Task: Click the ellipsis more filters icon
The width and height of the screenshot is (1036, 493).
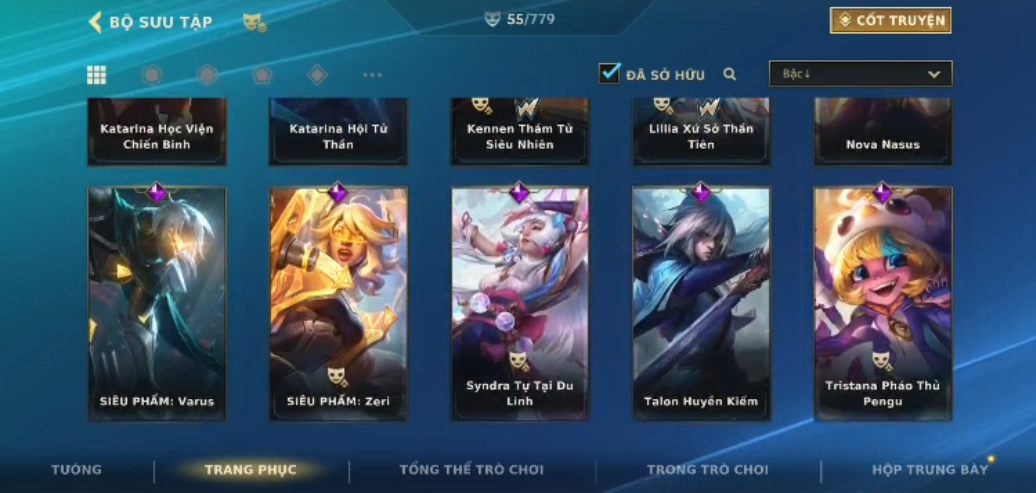Action: (x=372, y=75)
